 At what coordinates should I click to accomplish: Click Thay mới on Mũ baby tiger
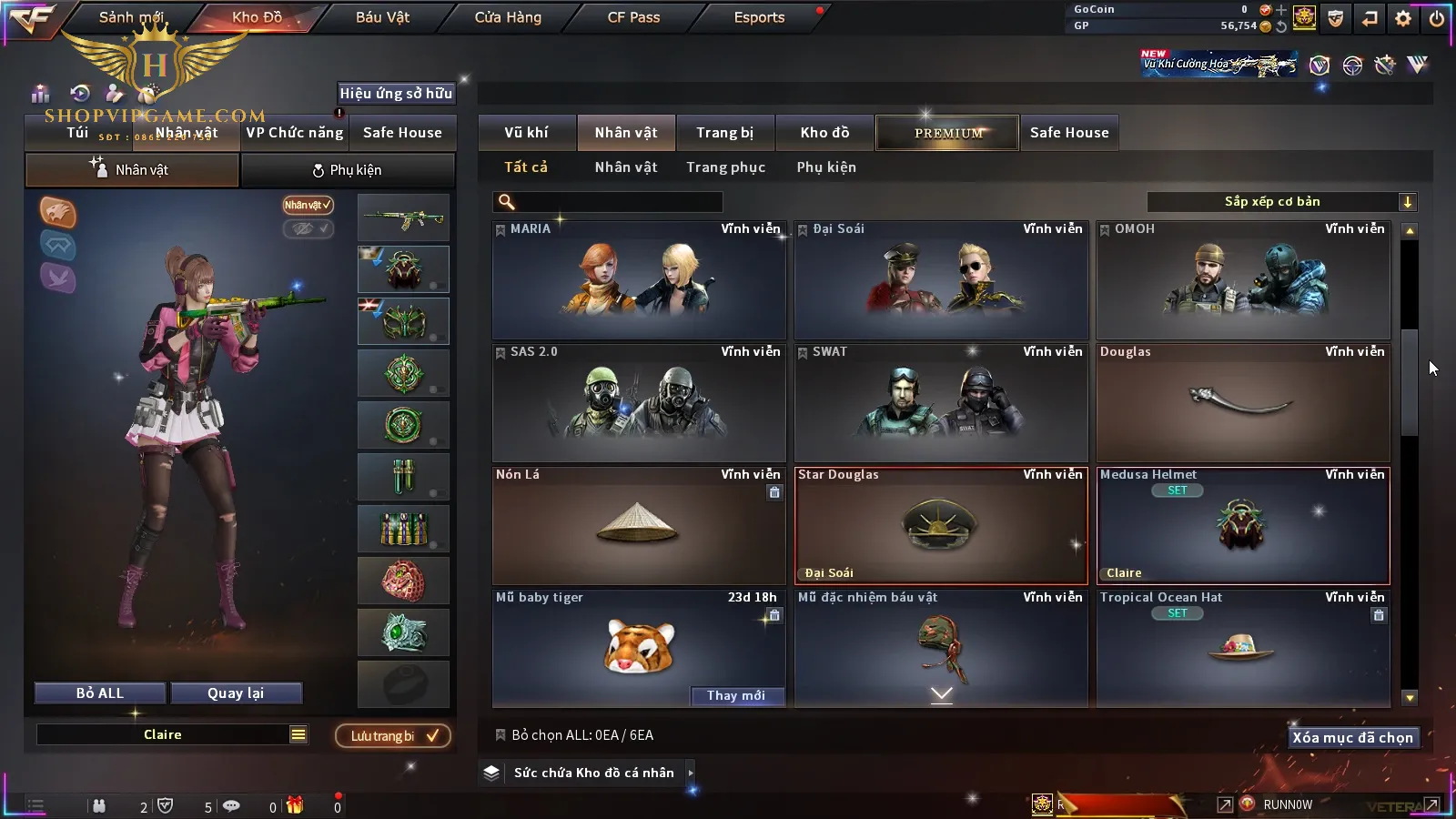click(x=736, y=696)
